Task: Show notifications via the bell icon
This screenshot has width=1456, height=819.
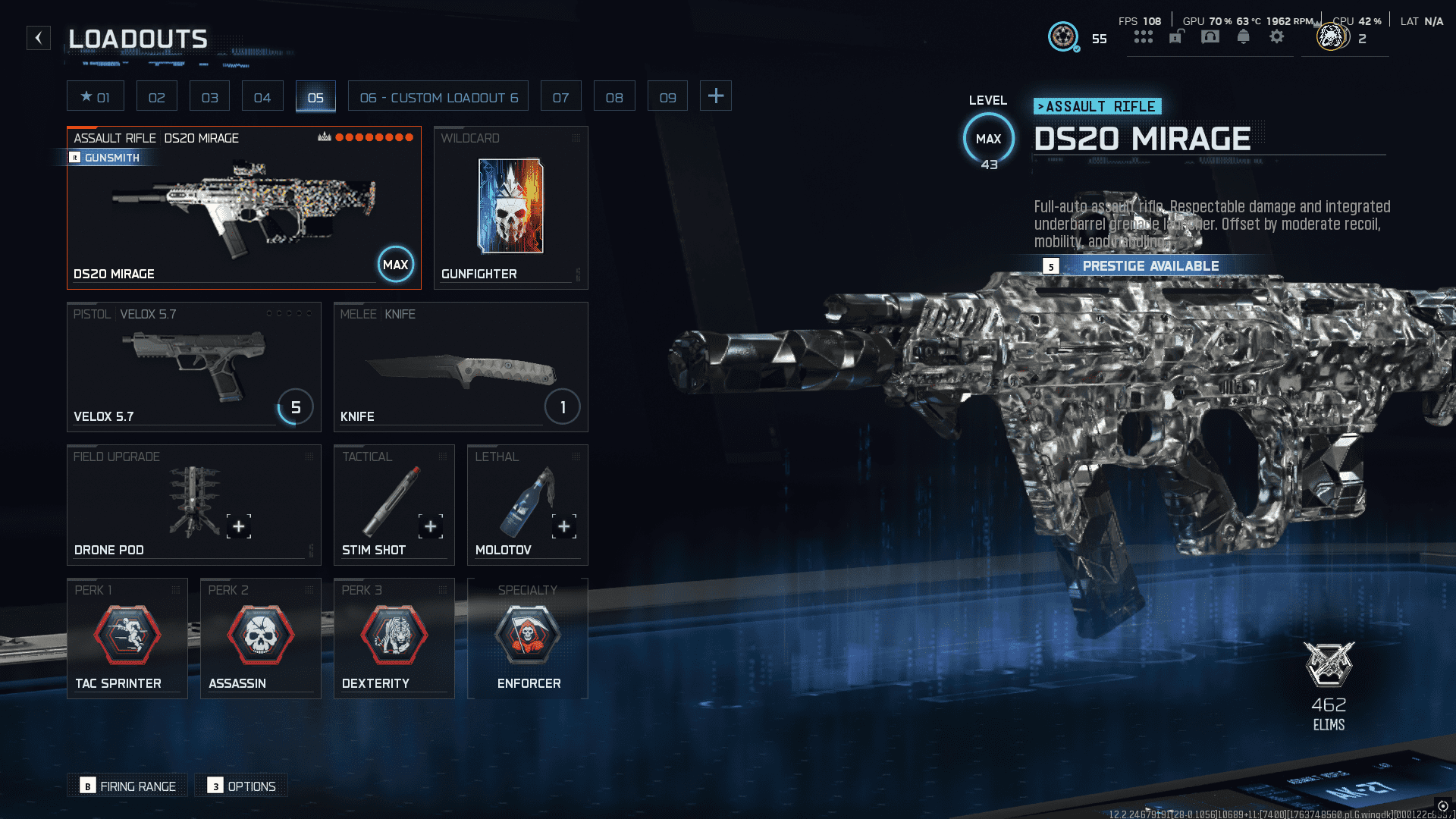Action: tap(1243, 37)
